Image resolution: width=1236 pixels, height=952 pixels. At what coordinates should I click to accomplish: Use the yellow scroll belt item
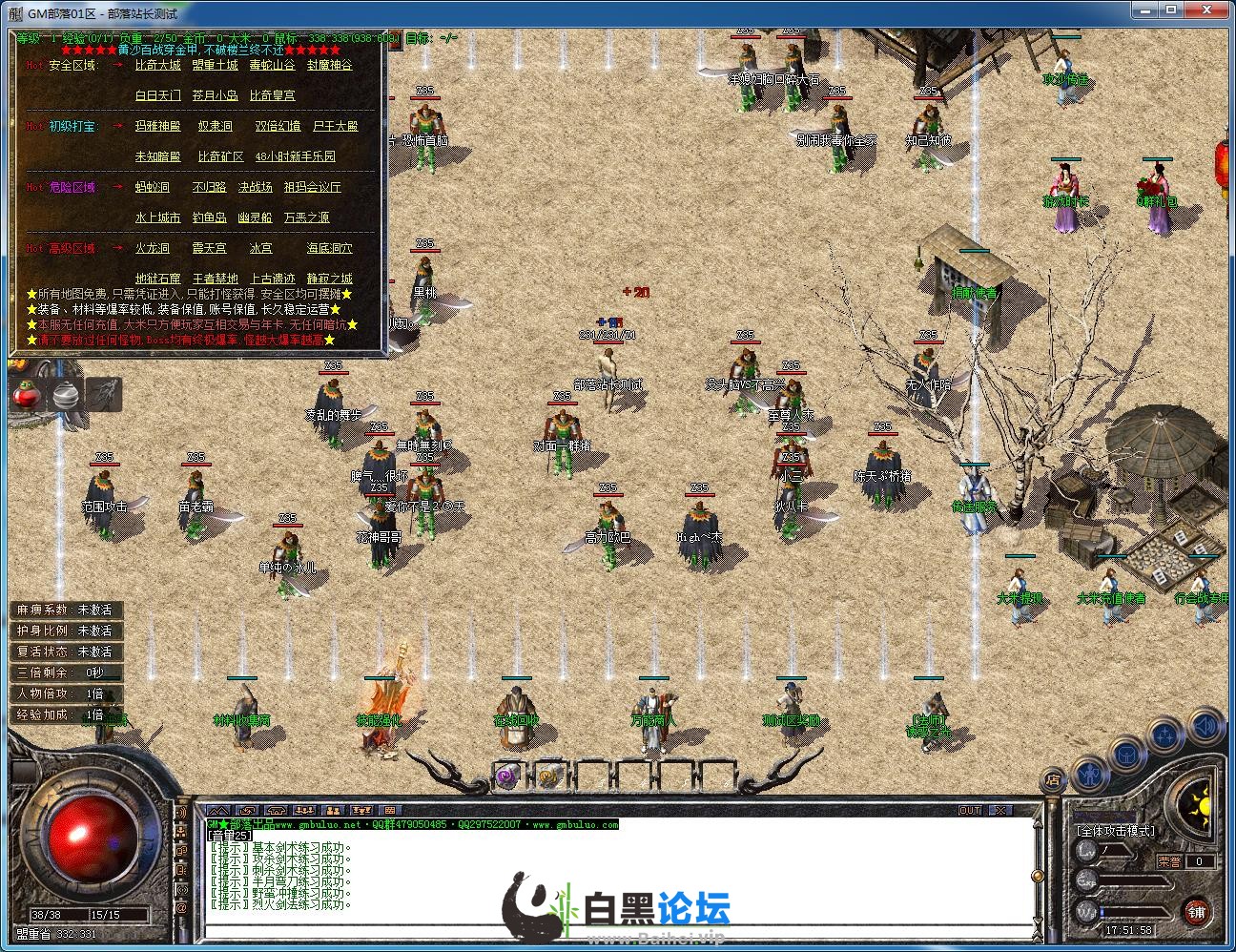tap(549, 776)
